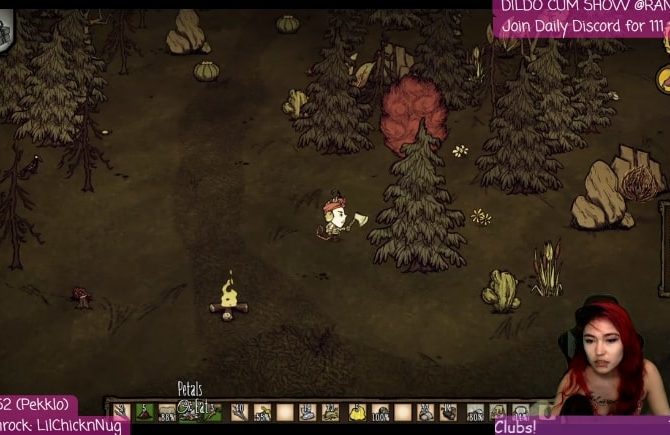Choose the inventory item showing 100% durability
Viewport: 670px width, 435px height.
pyautogui.click(x=381, y=411)
